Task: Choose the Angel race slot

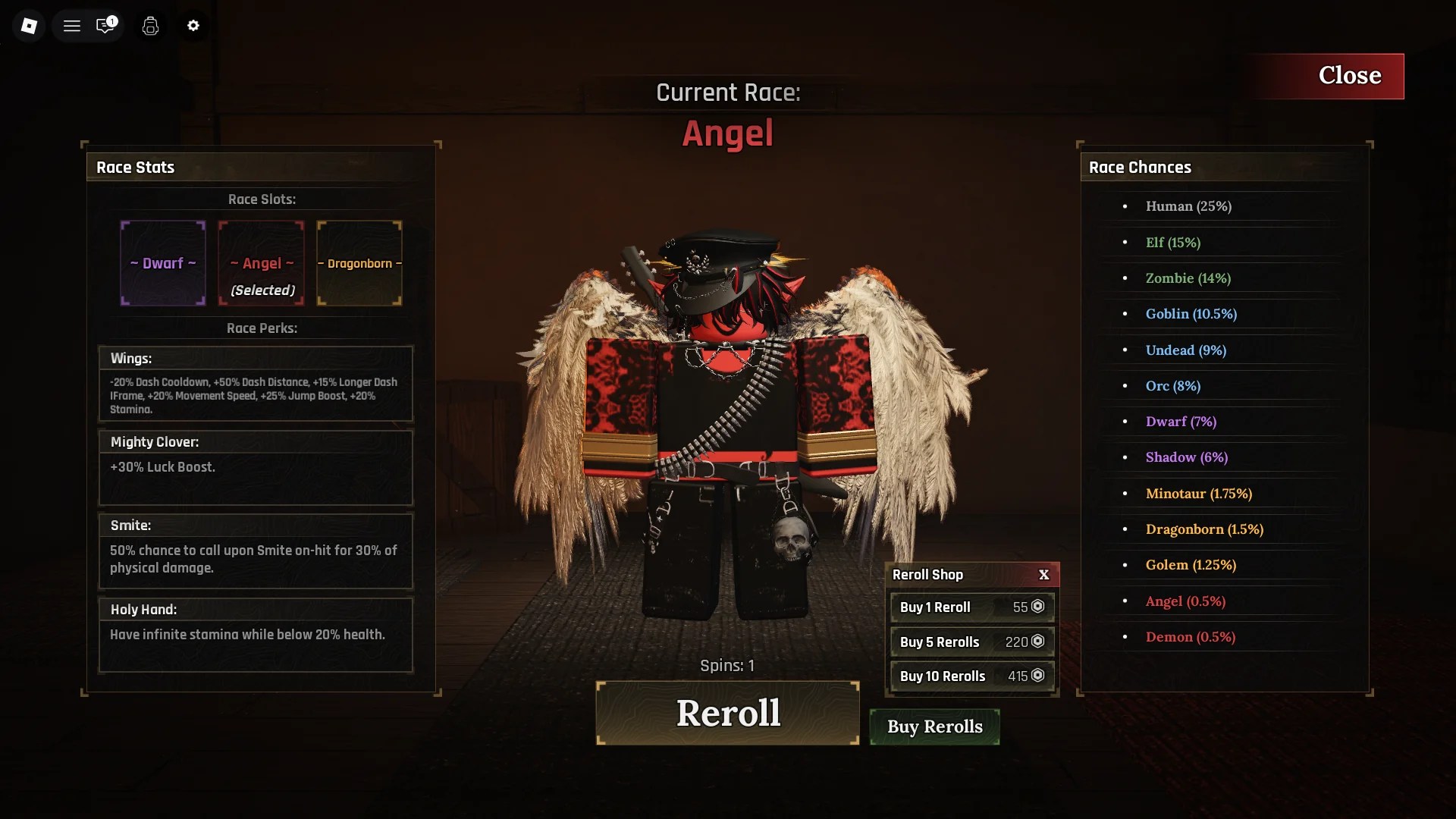Action: coord(262,263)
